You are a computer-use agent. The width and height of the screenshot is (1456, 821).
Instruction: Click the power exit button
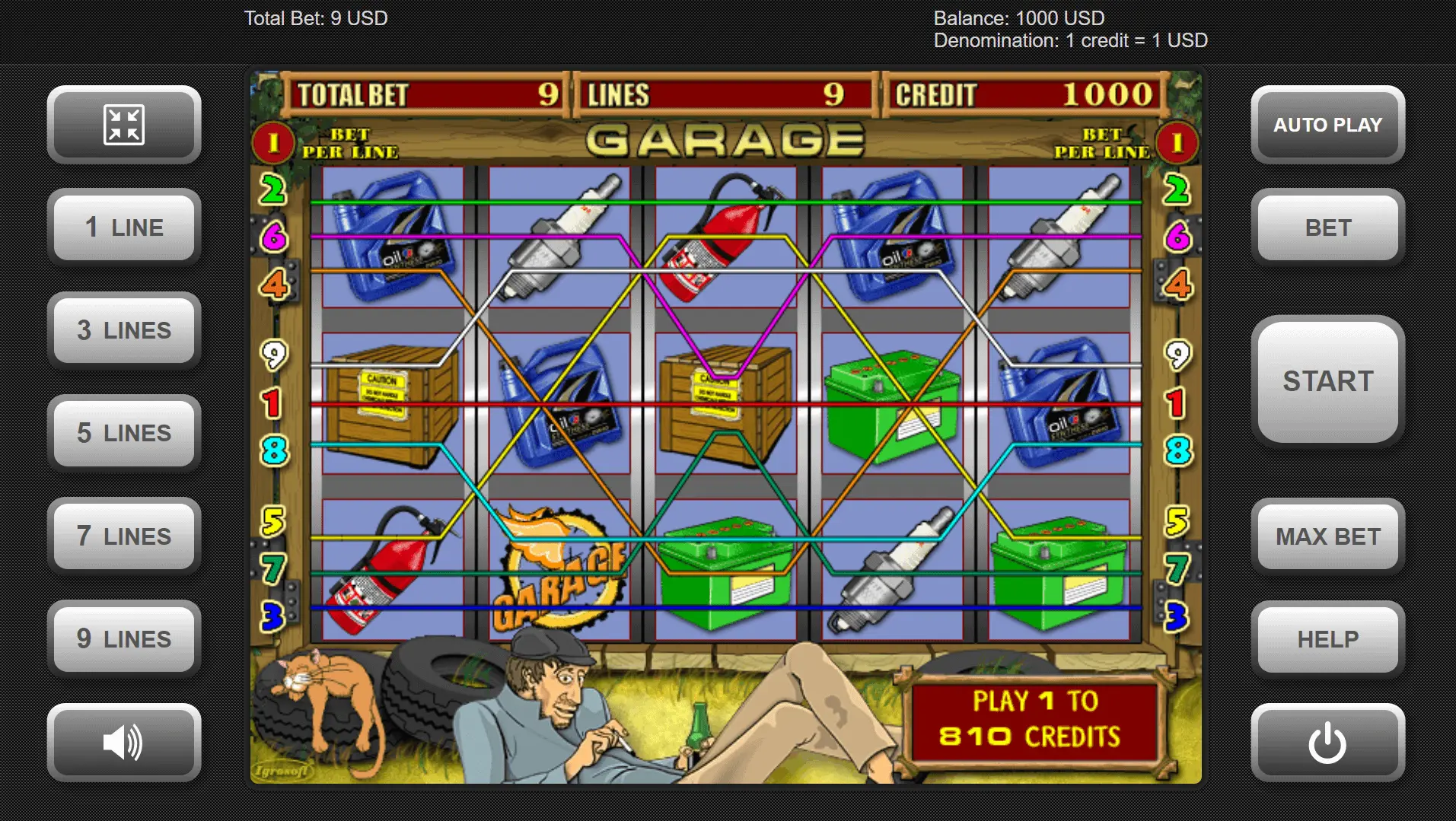[1327, 743]
